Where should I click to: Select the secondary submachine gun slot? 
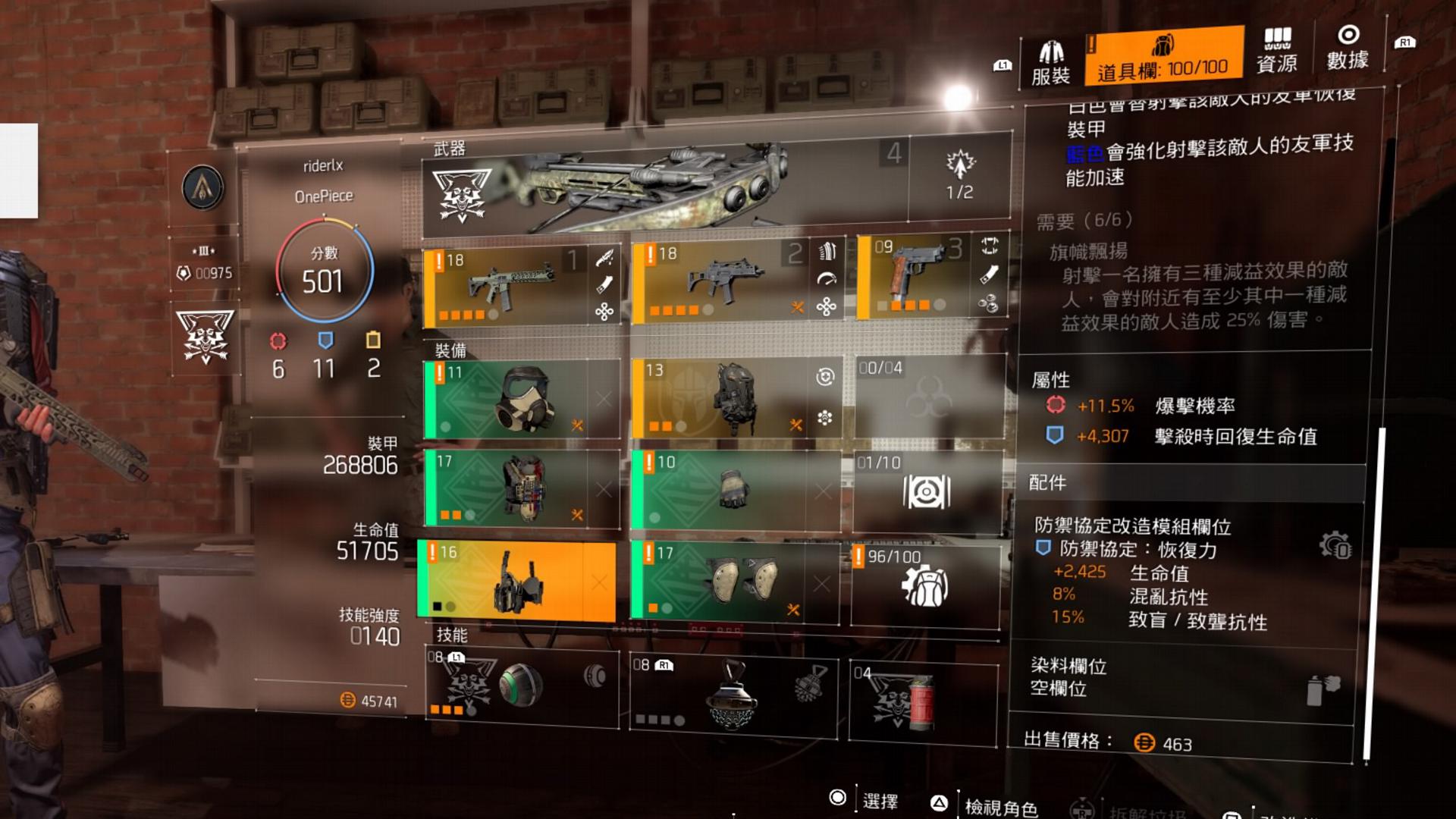click(715, 282)
